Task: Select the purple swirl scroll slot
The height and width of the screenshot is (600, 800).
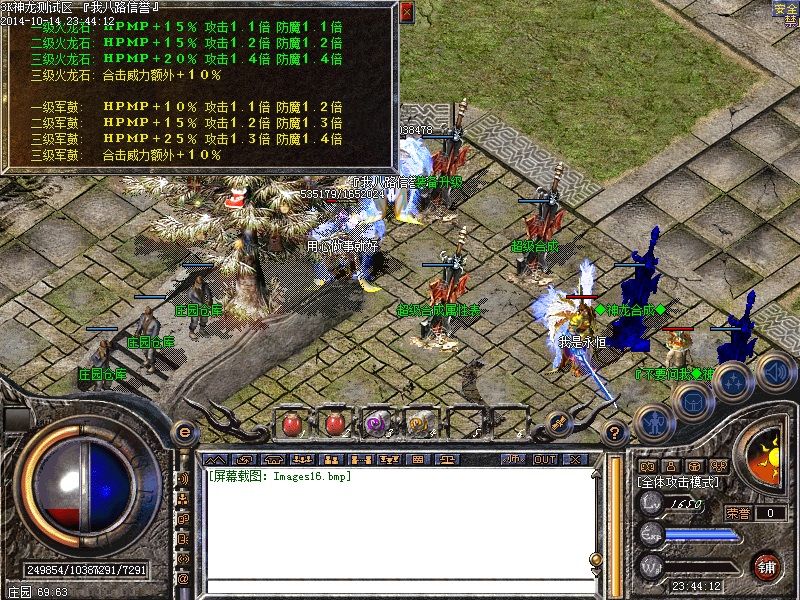Action: pyautogui.click(x=377, y=423)
